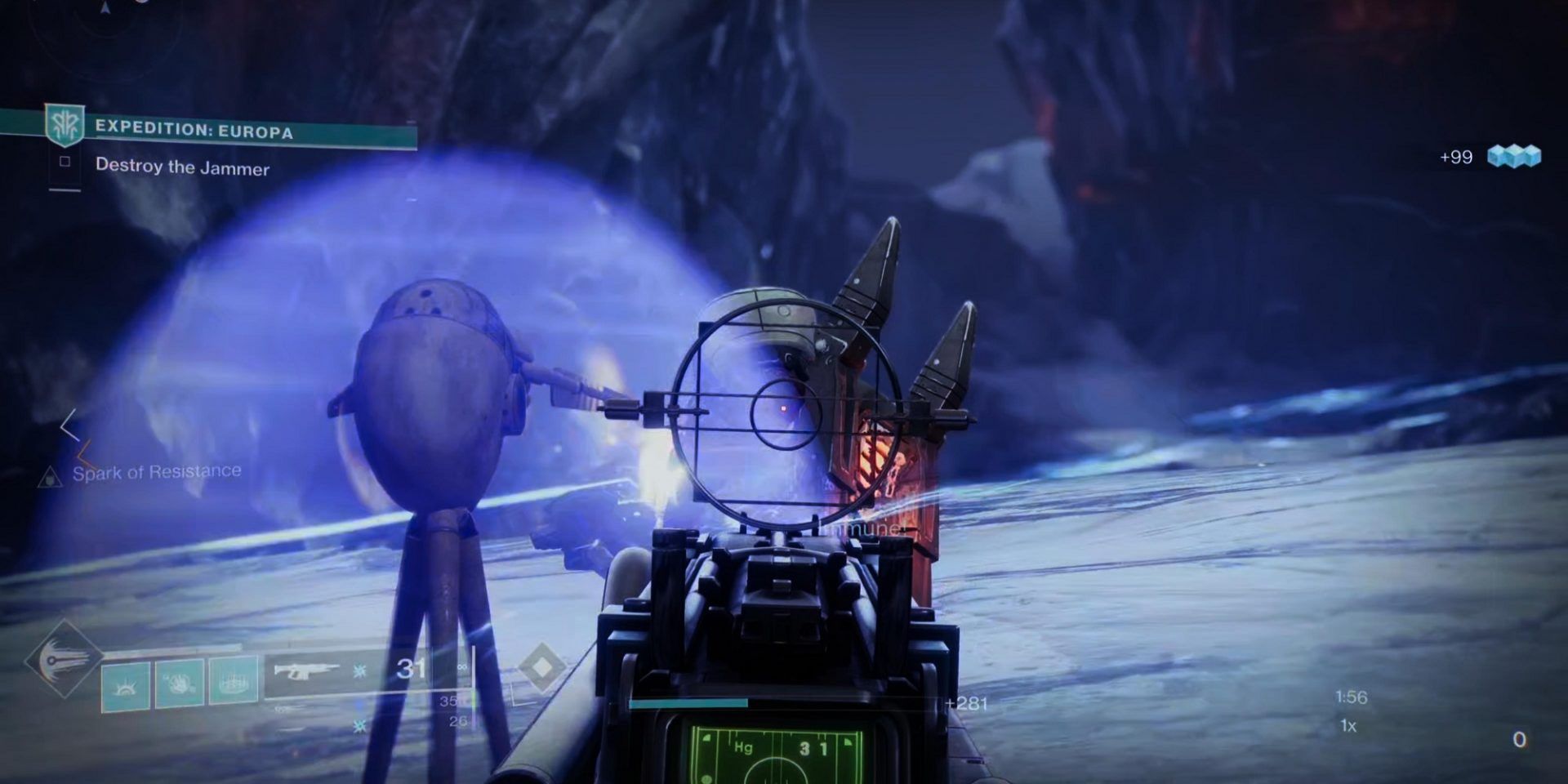Click the stasis snowflake element icon
1568x784 pixels.
359,670
